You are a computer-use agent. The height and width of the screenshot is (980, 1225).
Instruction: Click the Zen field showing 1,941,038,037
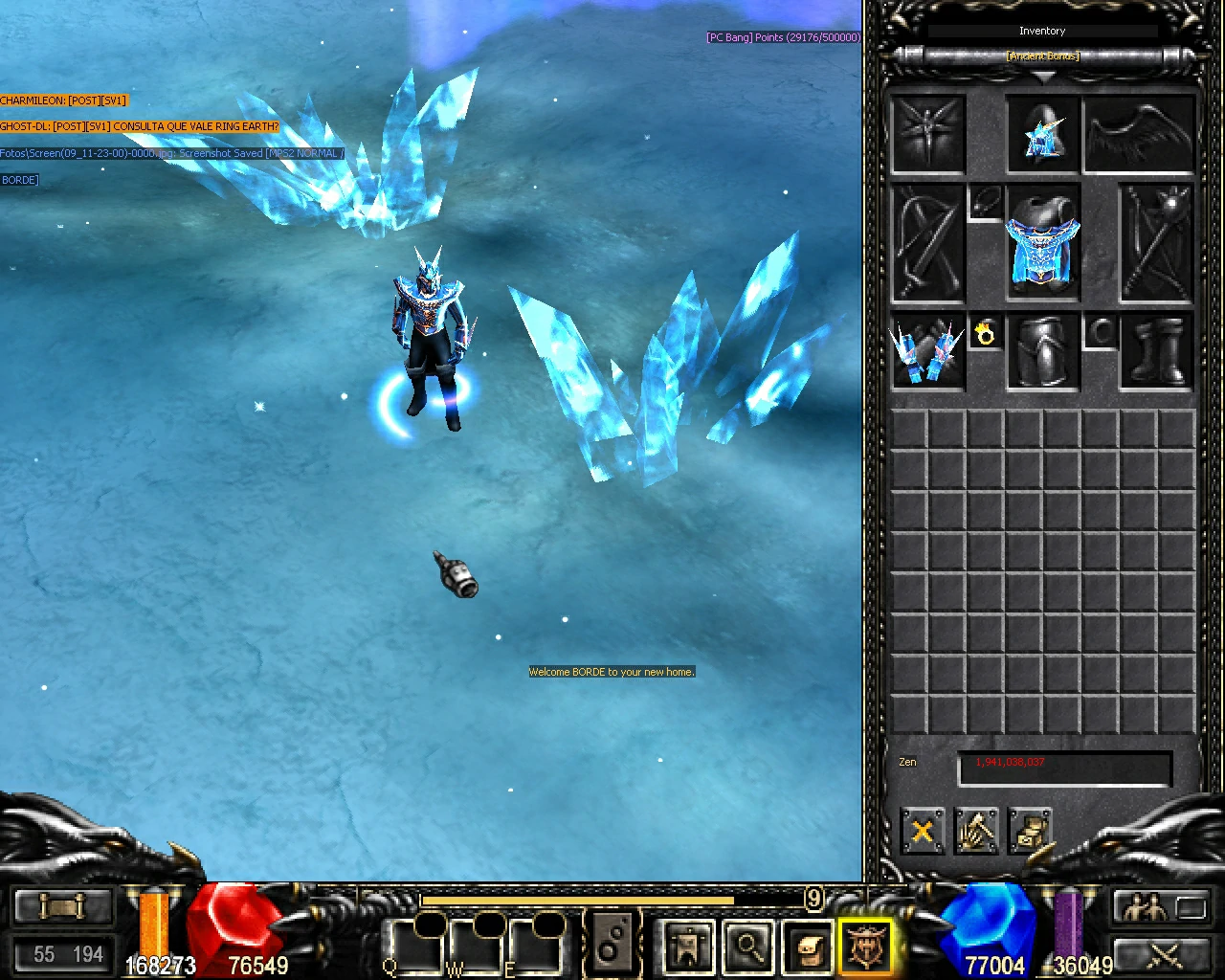[1063, 764]
